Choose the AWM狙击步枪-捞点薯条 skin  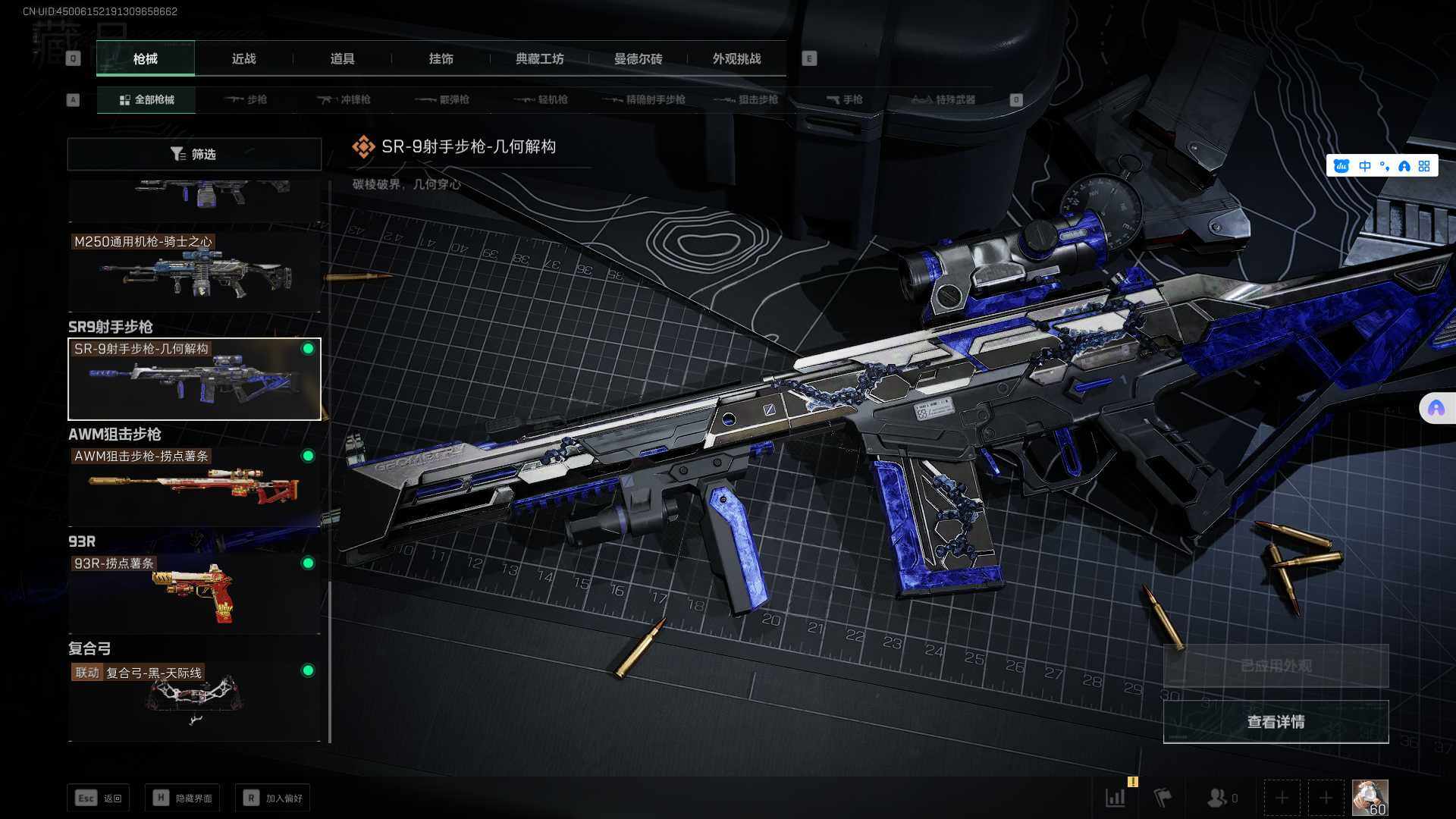tap(194, 485)
